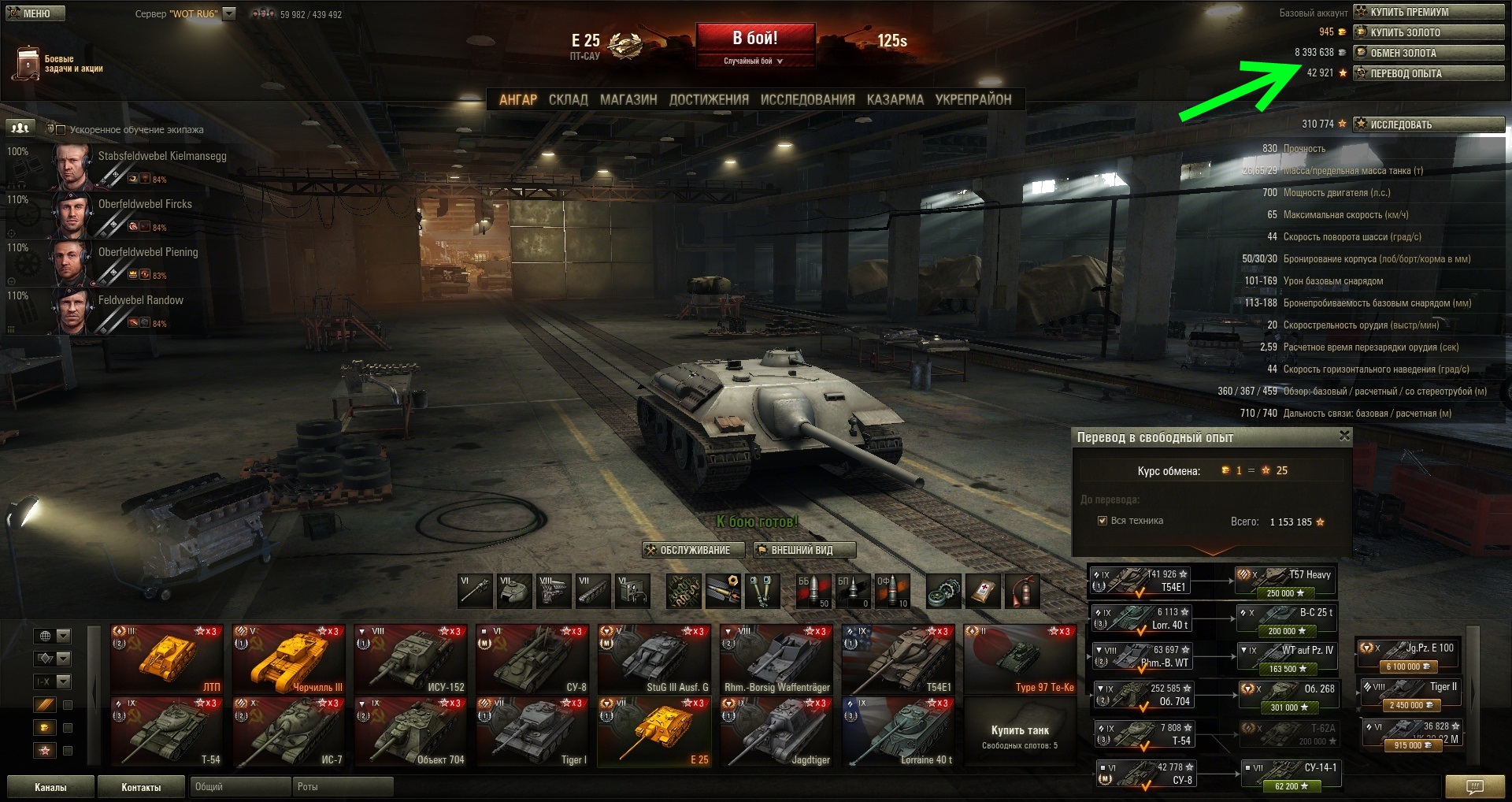Open the Каналы chat channels button

point(50,787)
